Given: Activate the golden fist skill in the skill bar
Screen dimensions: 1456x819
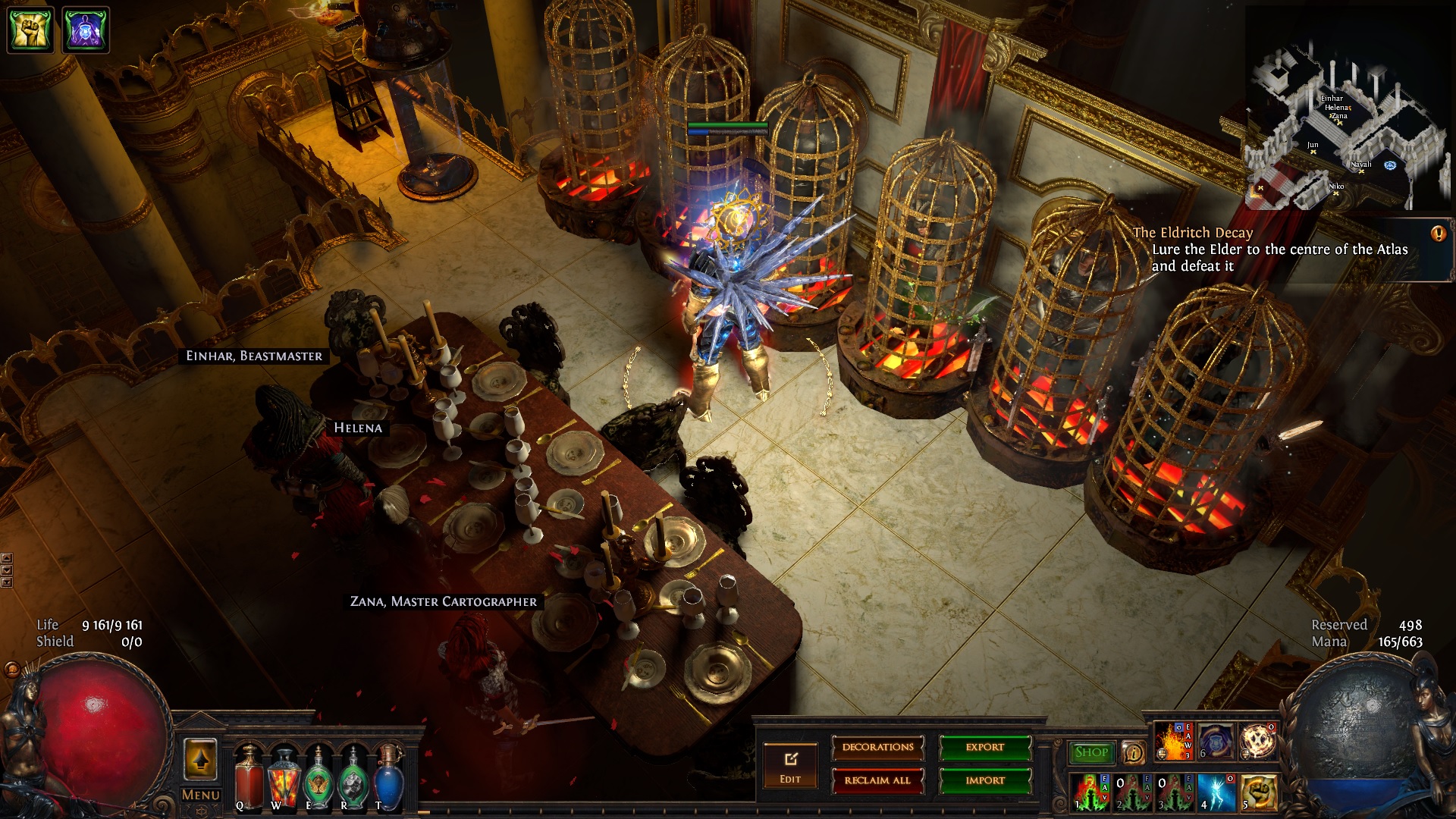Looking at the screenshot, I should tap(1259, 792).
